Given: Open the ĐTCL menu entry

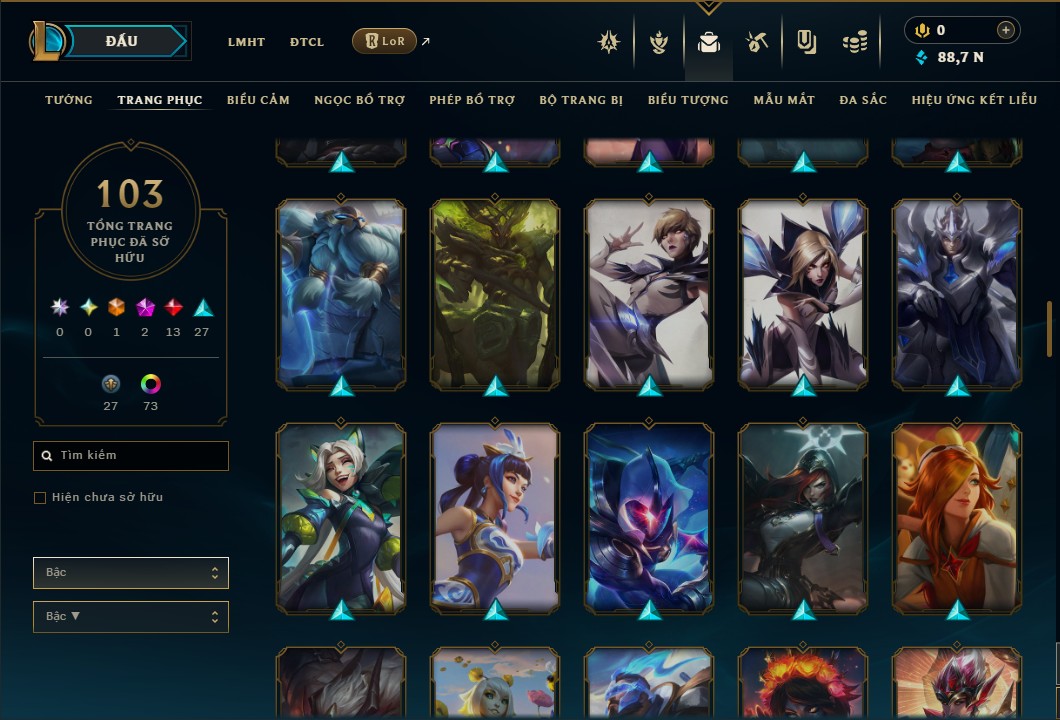Looking at the screenshot, I should 307,42.
